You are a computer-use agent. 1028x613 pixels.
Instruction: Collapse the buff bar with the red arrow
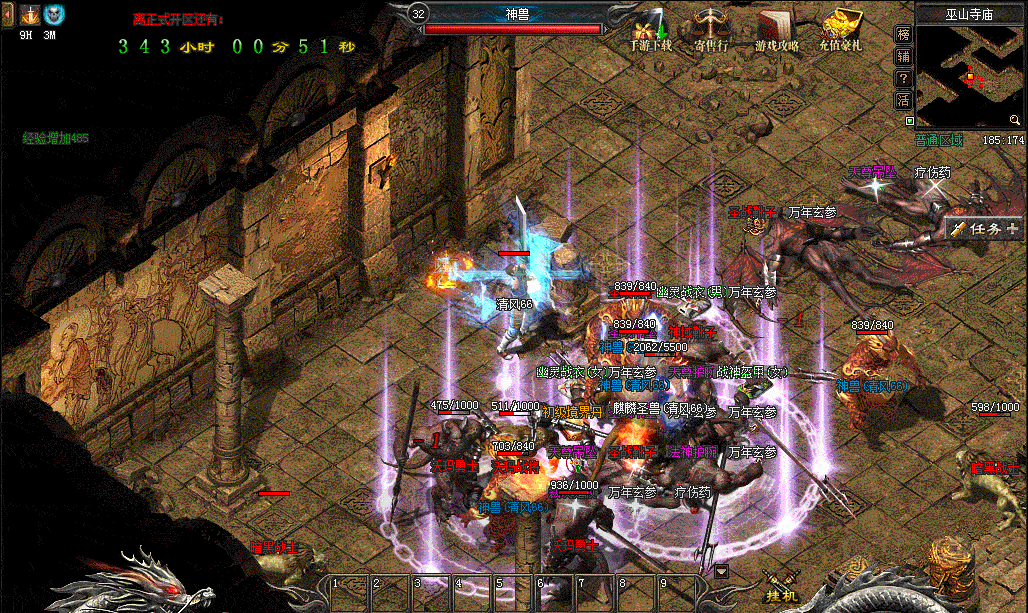pyautogui.click(x=7, y=14)
